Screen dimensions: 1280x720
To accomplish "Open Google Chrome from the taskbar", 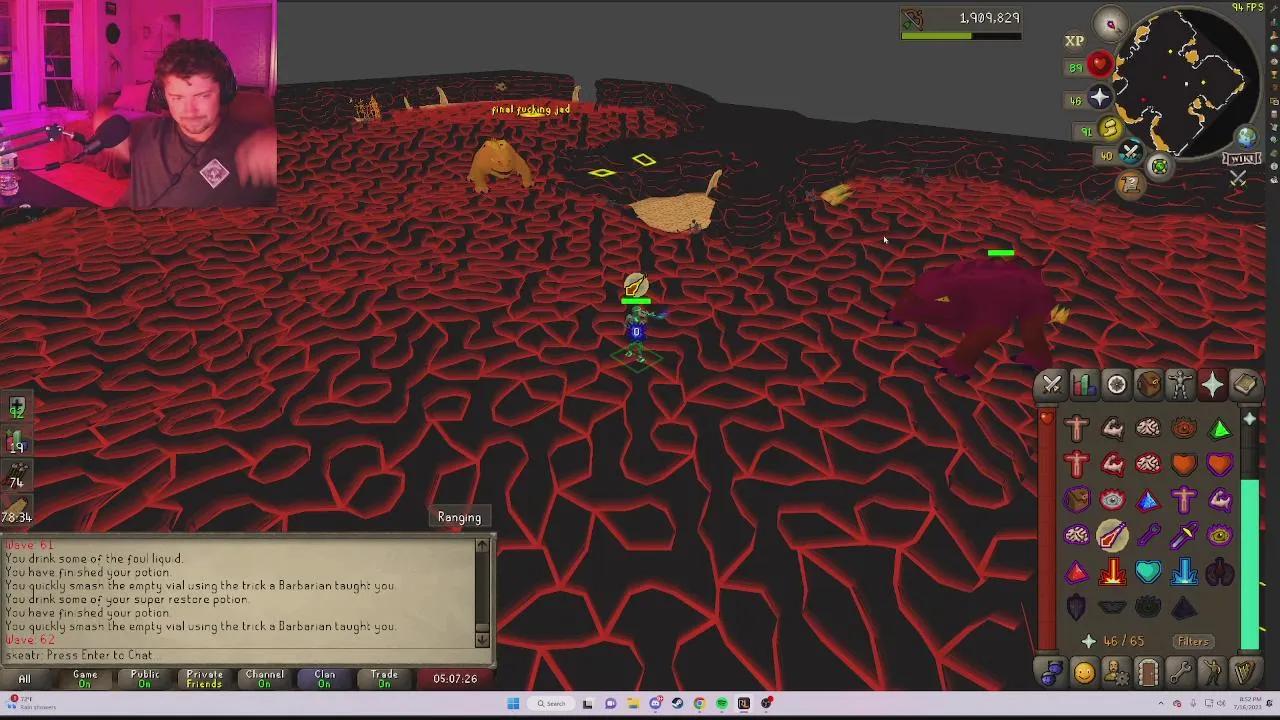I will [699, 703].
